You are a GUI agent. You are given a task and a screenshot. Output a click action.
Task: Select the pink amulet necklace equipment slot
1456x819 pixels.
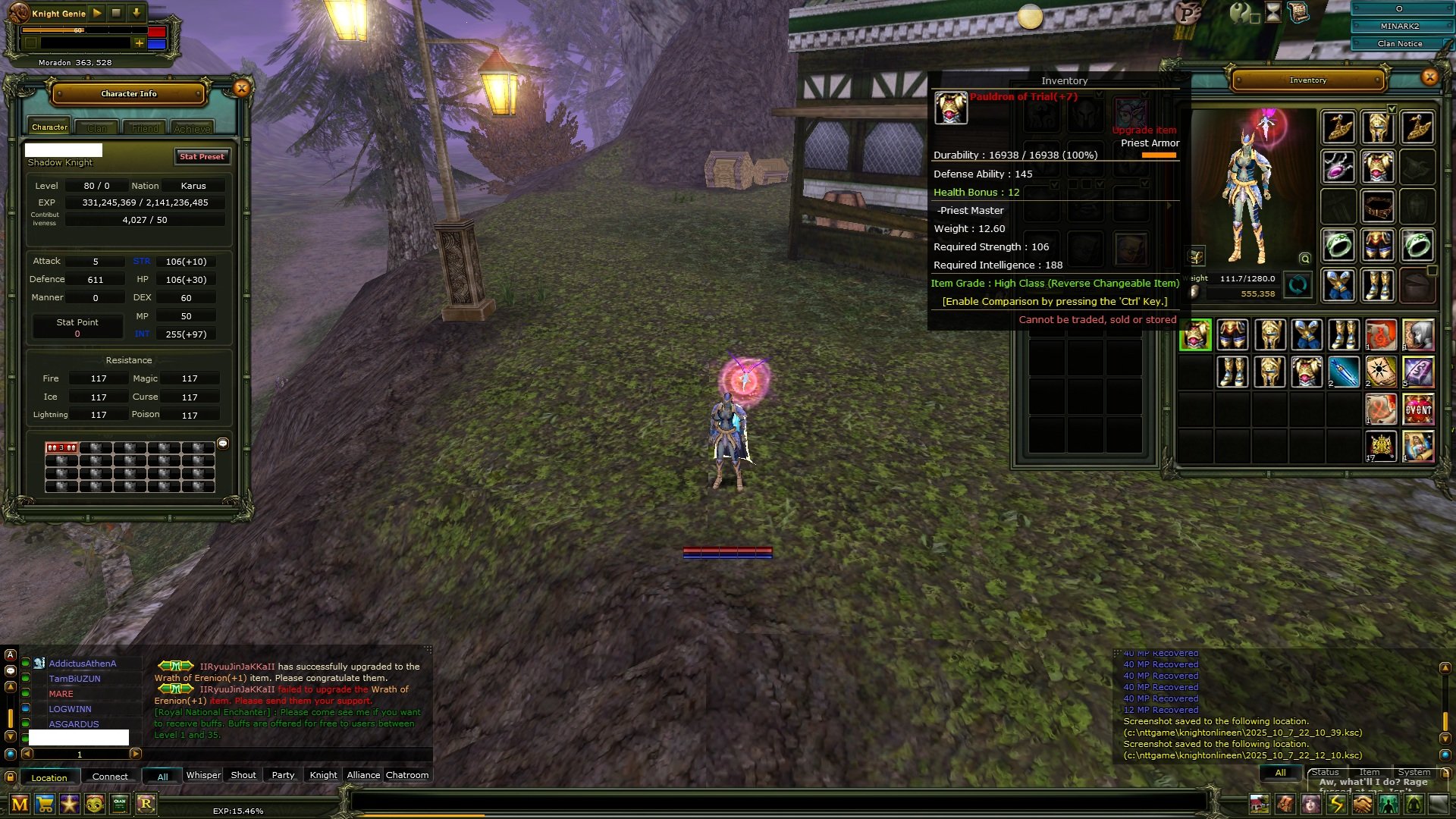click(x=1338, y=166)
